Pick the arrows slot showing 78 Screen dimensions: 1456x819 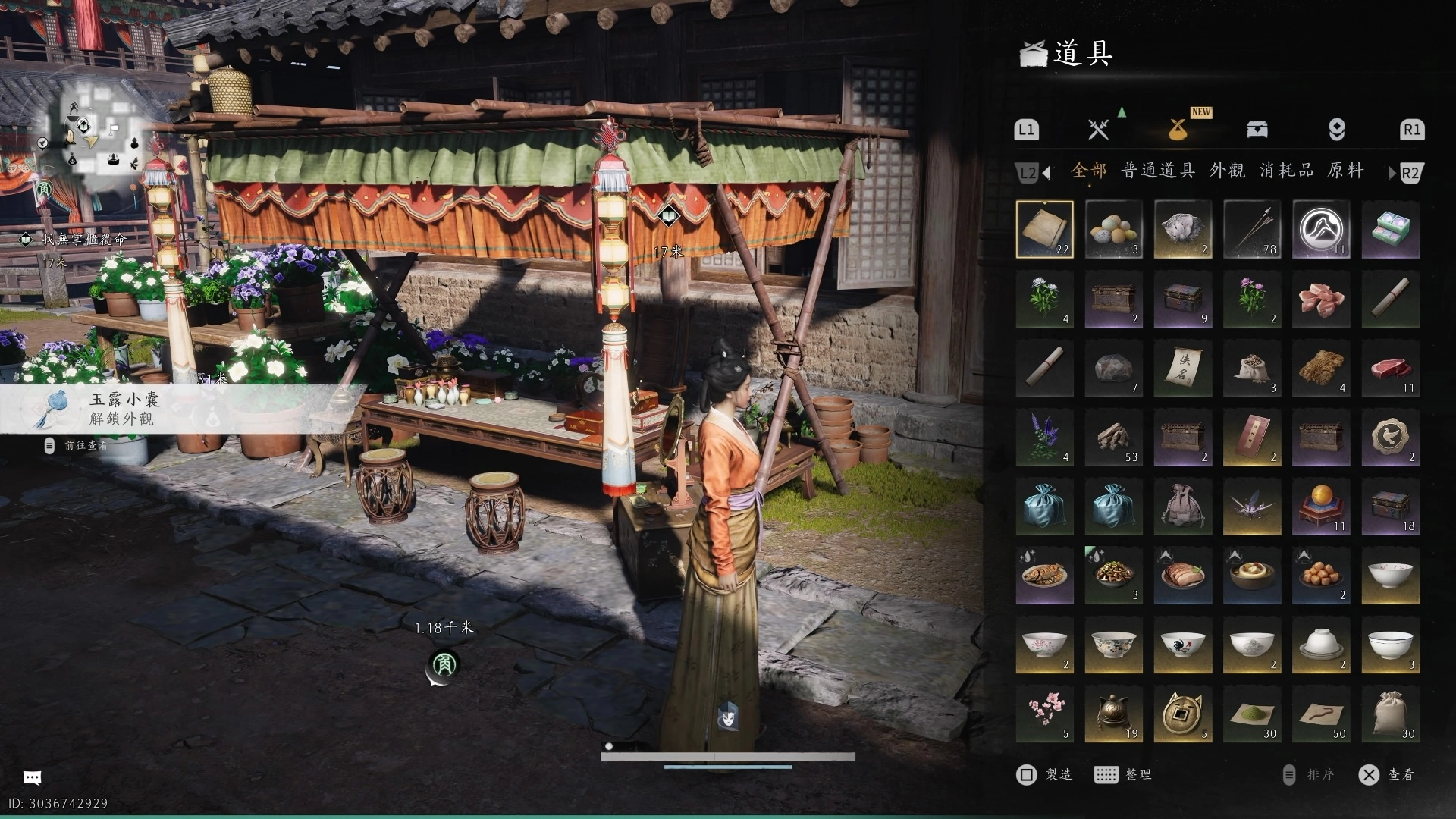pos(1252,229)
